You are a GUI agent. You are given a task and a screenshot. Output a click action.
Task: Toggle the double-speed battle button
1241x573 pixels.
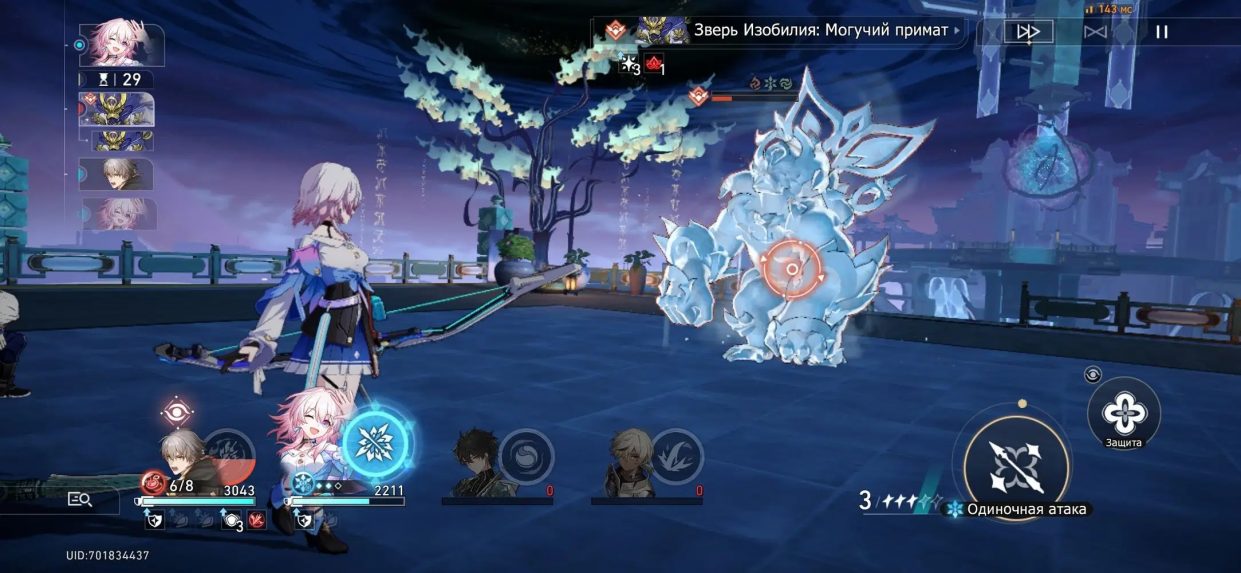pyautogui.click(x=1028, y=32)
